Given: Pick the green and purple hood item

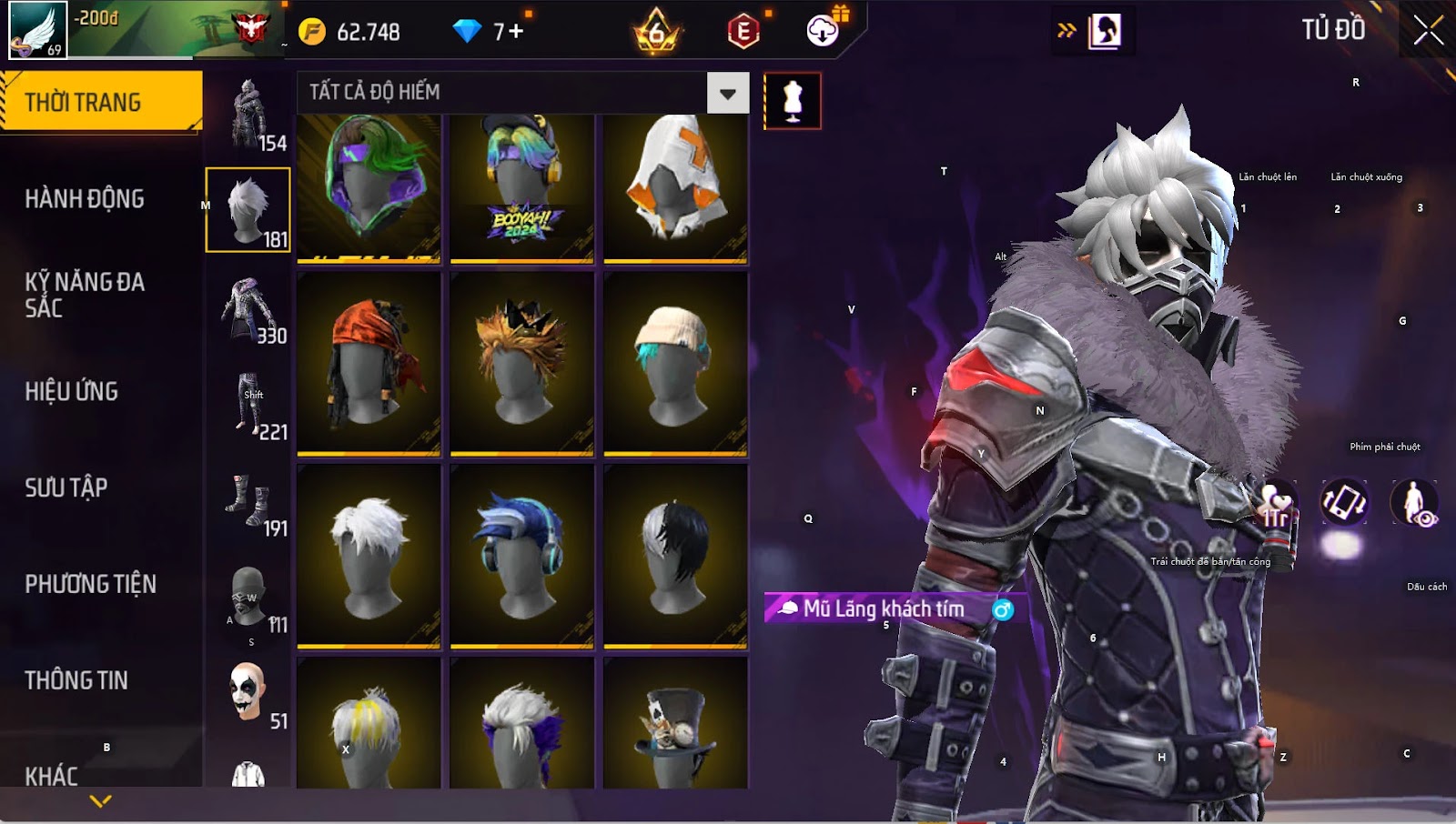Looking at the screenshot, I should (x=369, y=187).
